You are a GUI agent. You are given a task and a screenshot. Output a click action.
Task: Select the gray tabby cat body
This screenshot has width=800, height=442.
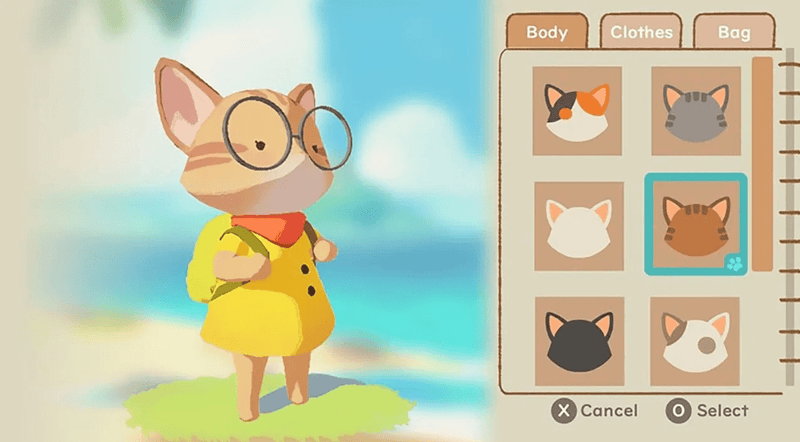(x=695, y=111)
